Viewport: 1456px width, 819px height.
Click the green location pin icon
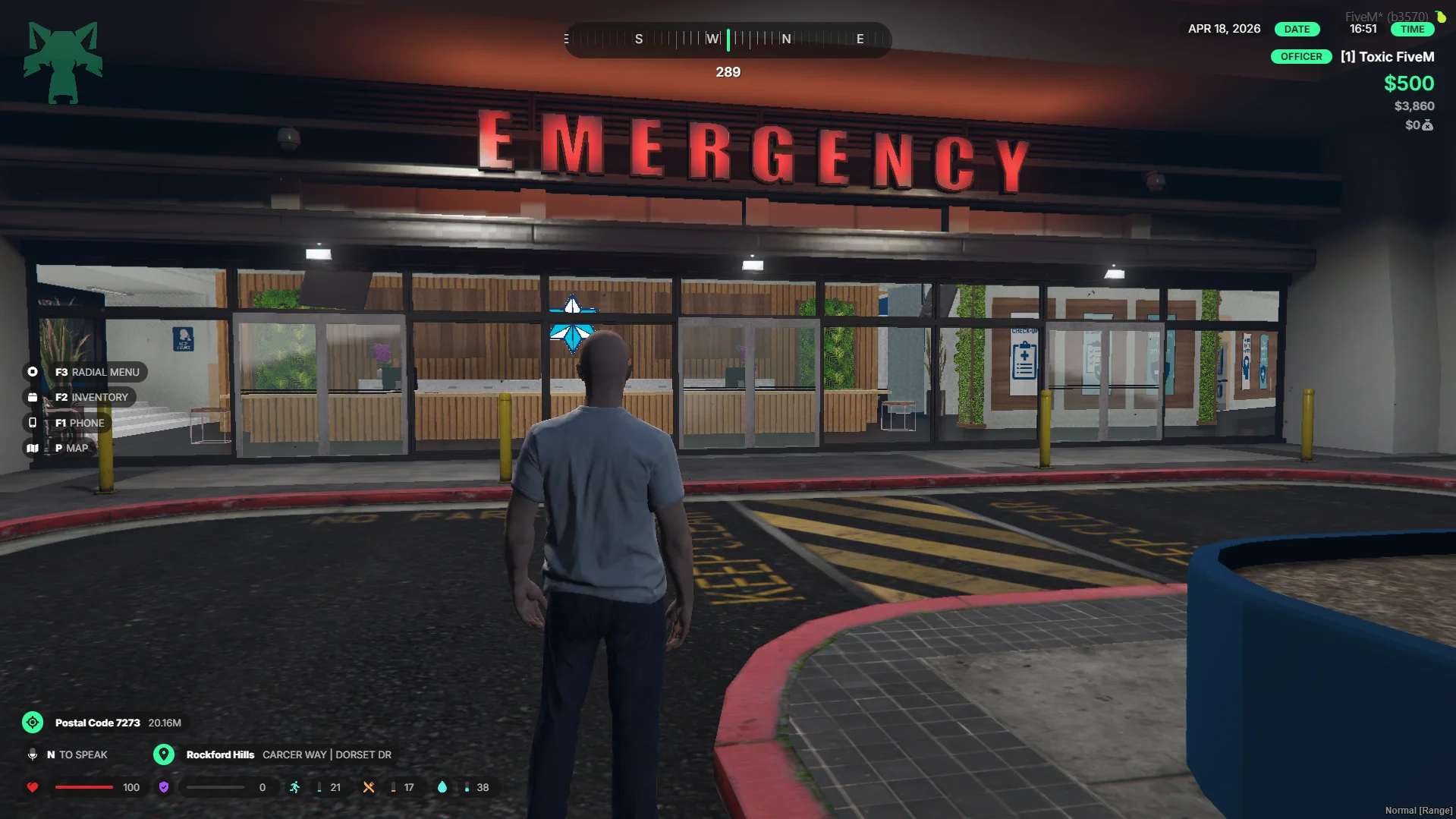[164, 754]
